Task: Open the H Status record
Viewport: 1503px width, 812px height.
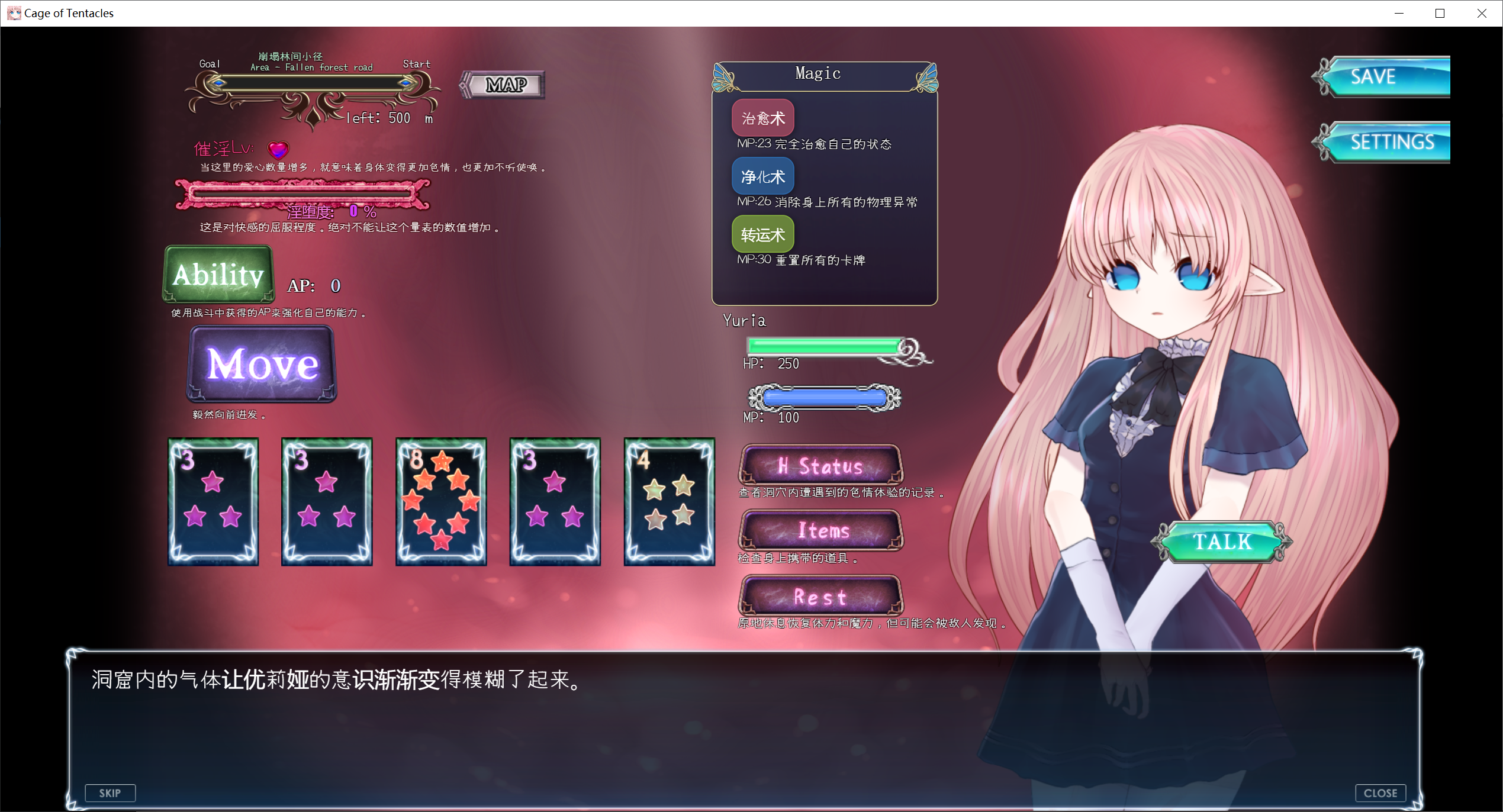Action: [820, 466]
